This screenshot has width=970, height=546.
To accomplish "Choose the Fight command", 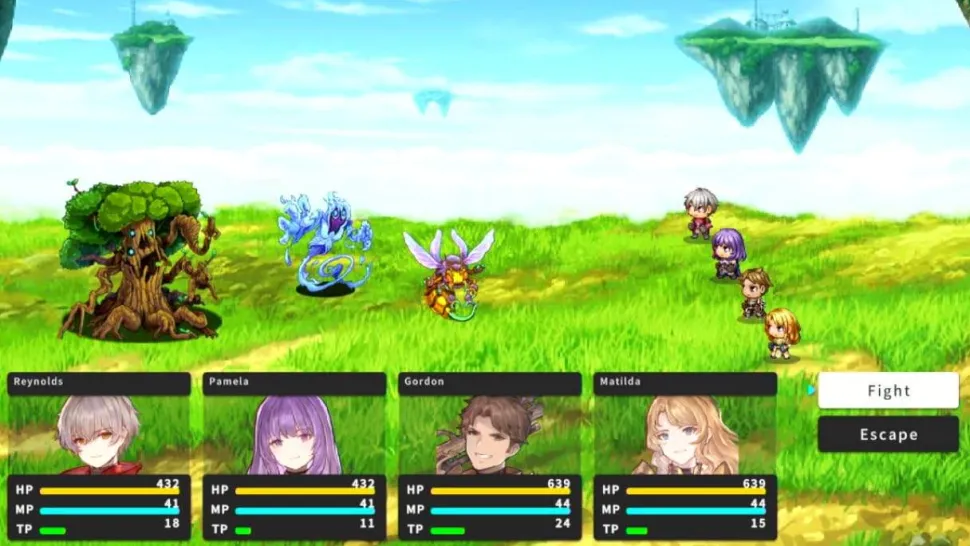I will 888,391.
